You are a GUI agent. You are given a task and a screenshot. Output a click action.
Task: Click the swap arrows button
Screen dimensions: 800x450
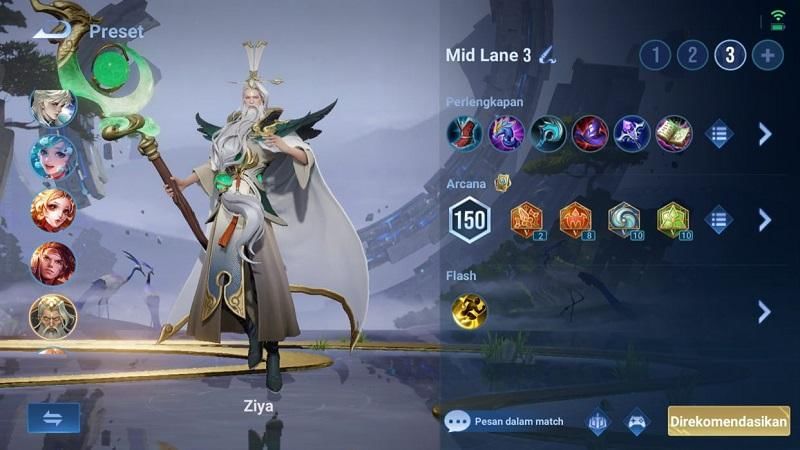pyautogui.click(x=53, y=418)
